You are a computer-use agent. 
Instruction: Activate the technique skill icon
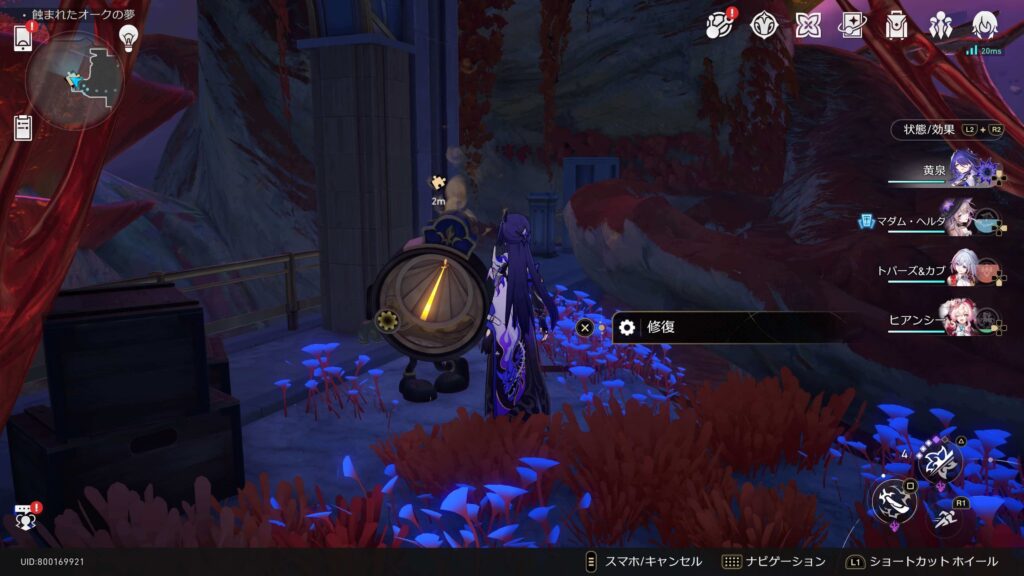pyautogui.click(x=940, y=461)
